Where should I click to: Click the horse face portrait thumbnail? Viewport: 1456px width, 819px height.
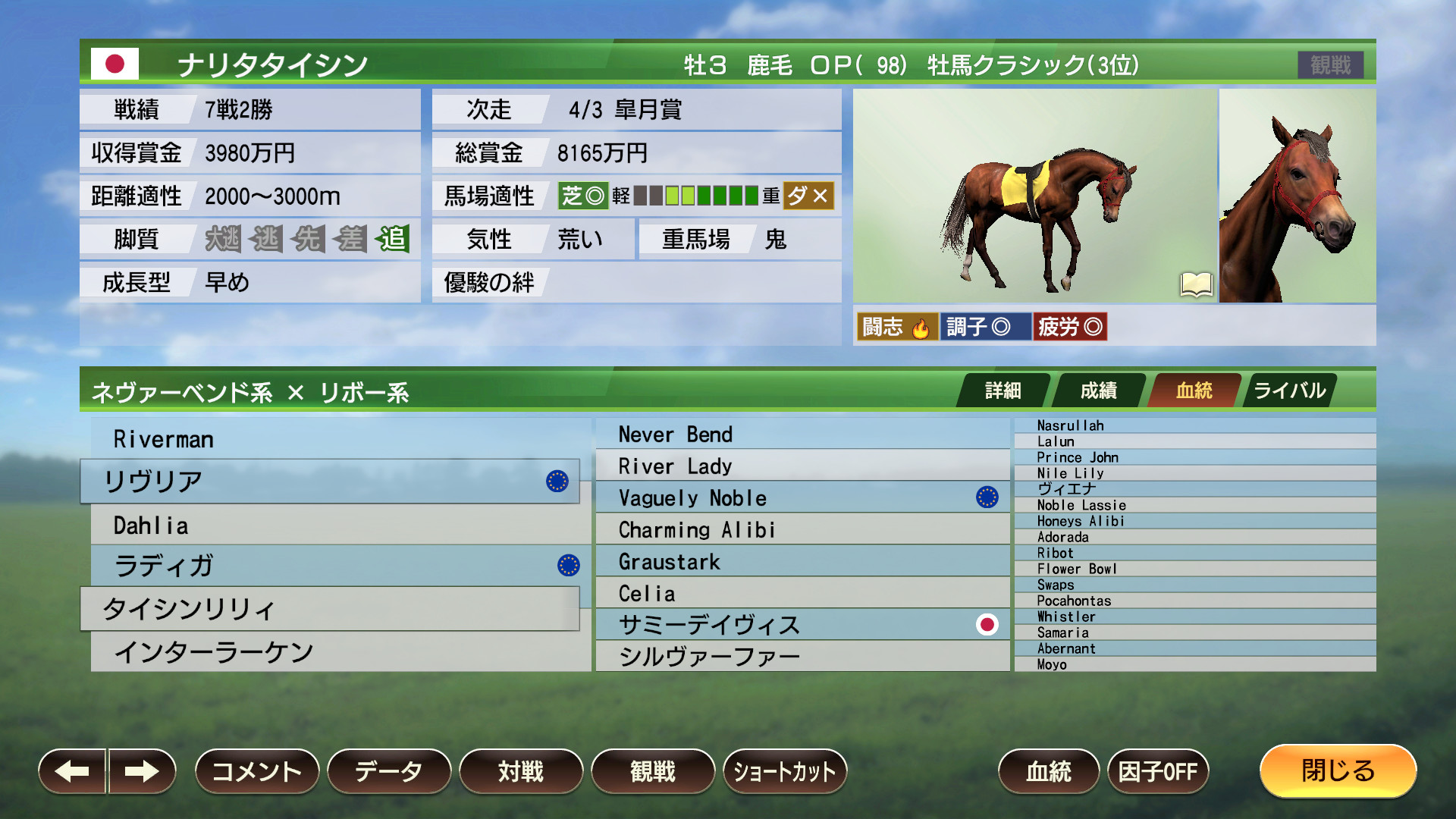tap(1298, 196)
